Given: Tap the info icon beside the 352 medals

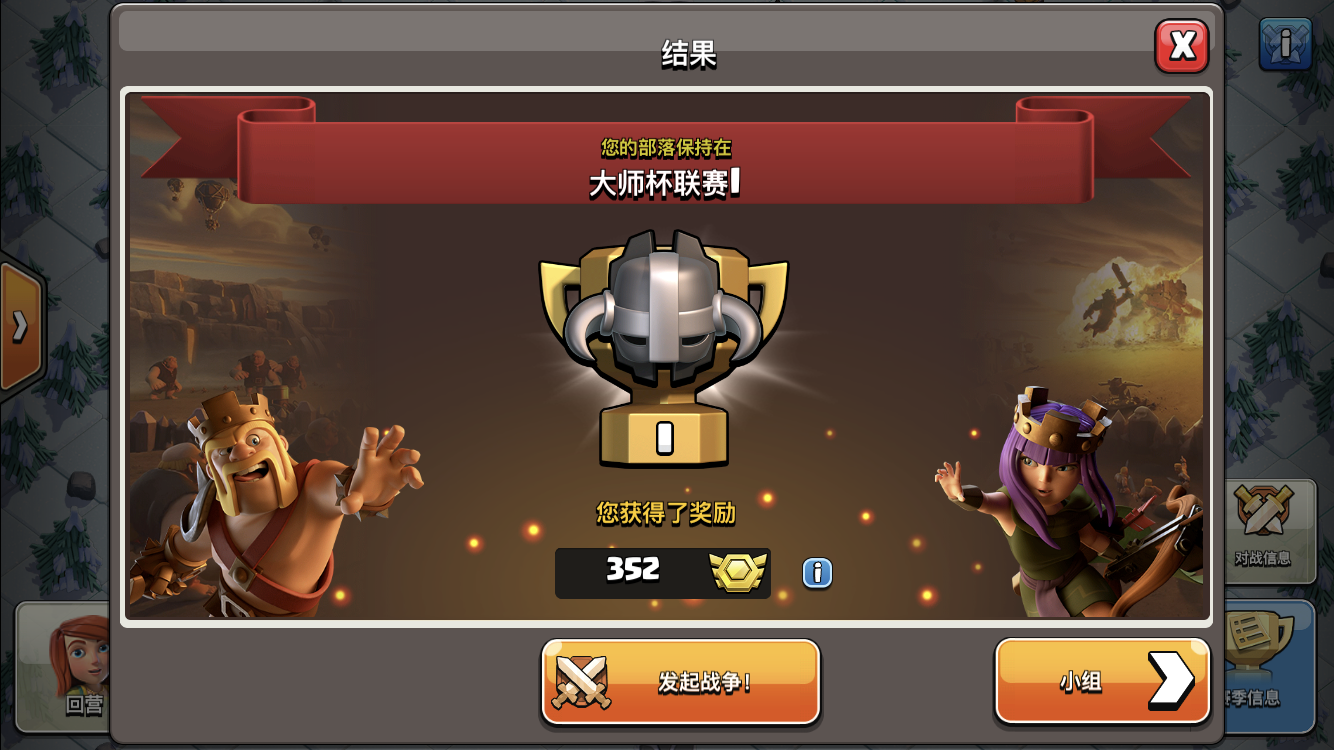Looking at the screenshot, I should point(816,572).
